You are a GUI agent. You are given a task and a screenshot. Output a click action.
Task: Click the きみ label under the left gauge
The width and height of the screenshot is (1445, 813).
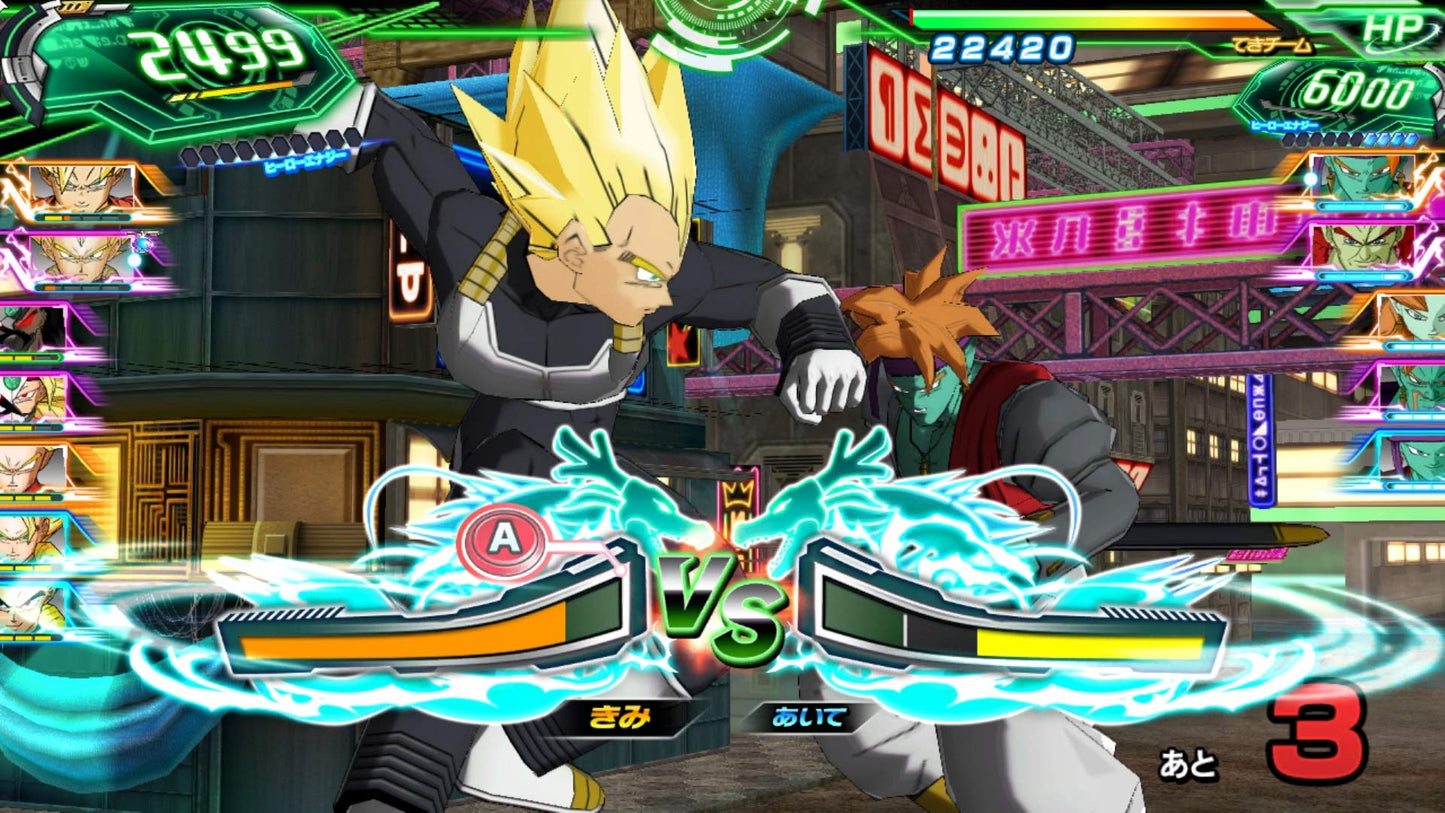620,714
